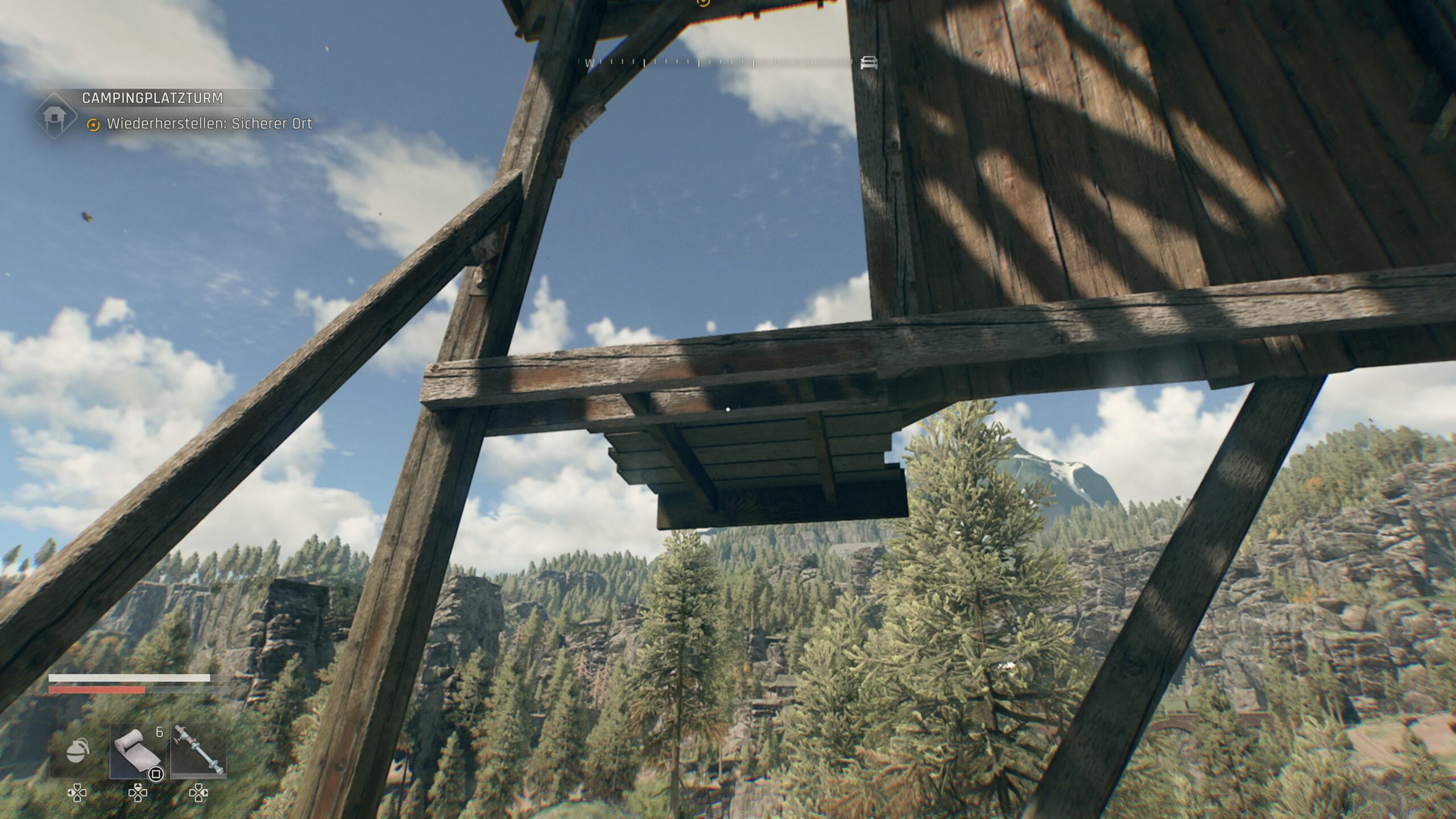Viewport: 1456px width, 819px height.
Task: Use the bandage healing item slot
Action: (138, 751)
